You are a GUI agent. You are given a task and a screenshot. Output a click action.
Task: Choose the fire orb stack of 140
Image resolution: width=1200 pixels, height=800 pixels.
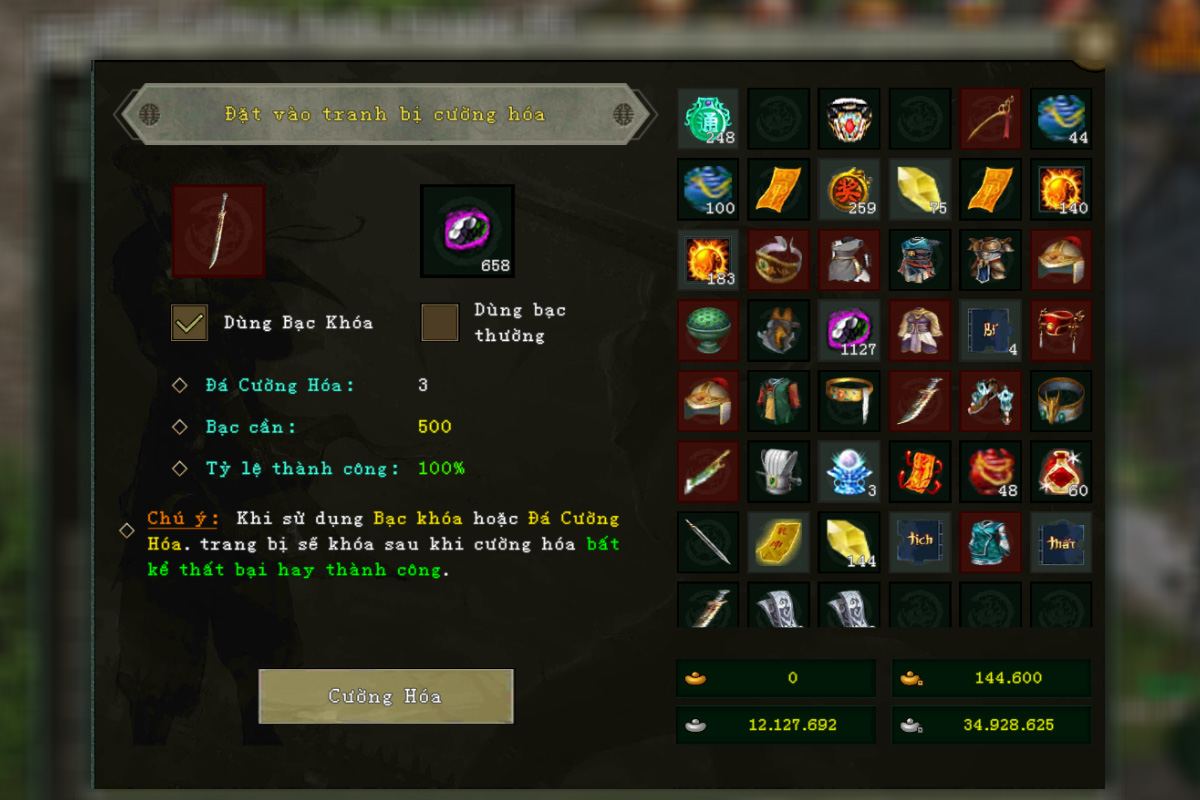1061,189
